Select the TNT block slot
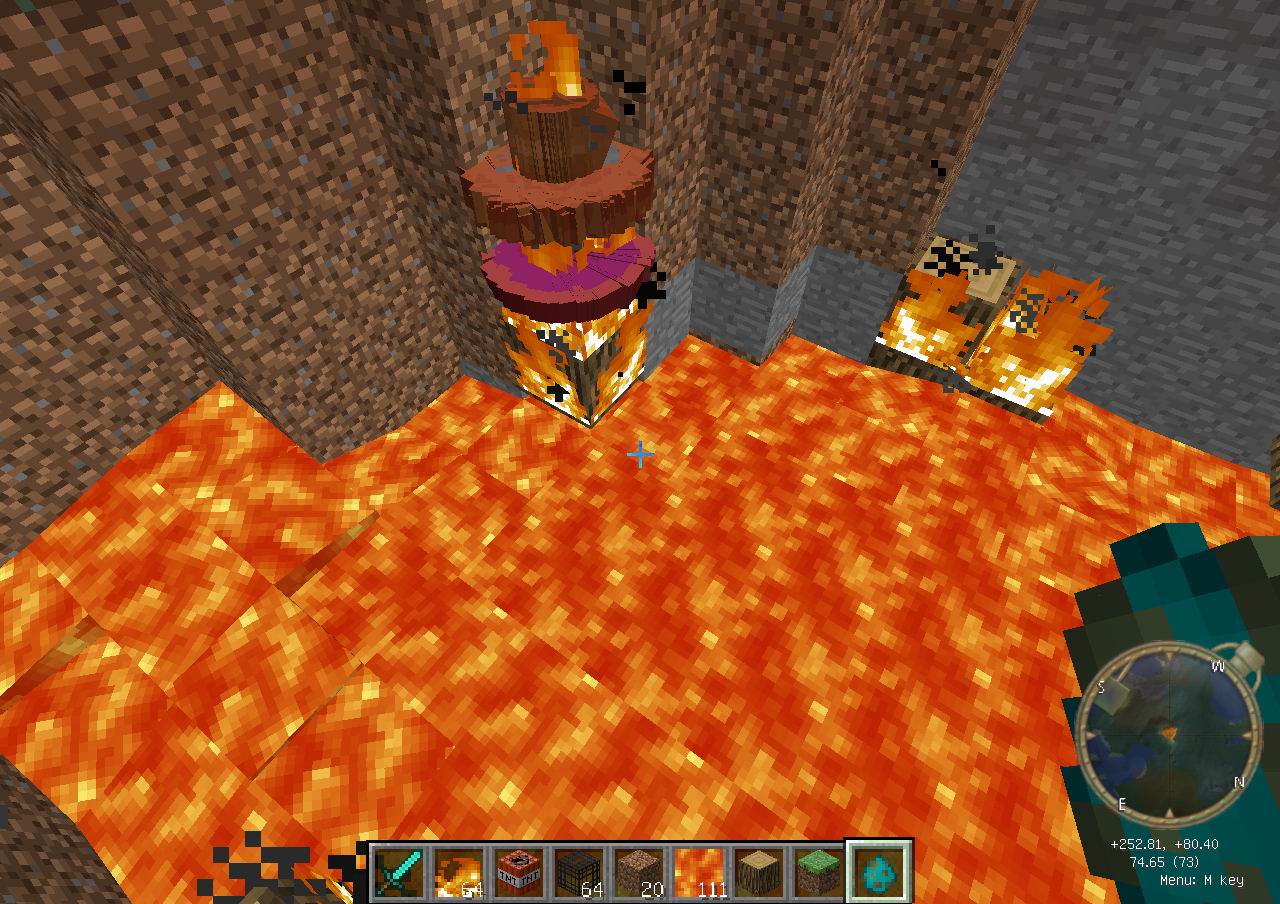 click(519, 872)
